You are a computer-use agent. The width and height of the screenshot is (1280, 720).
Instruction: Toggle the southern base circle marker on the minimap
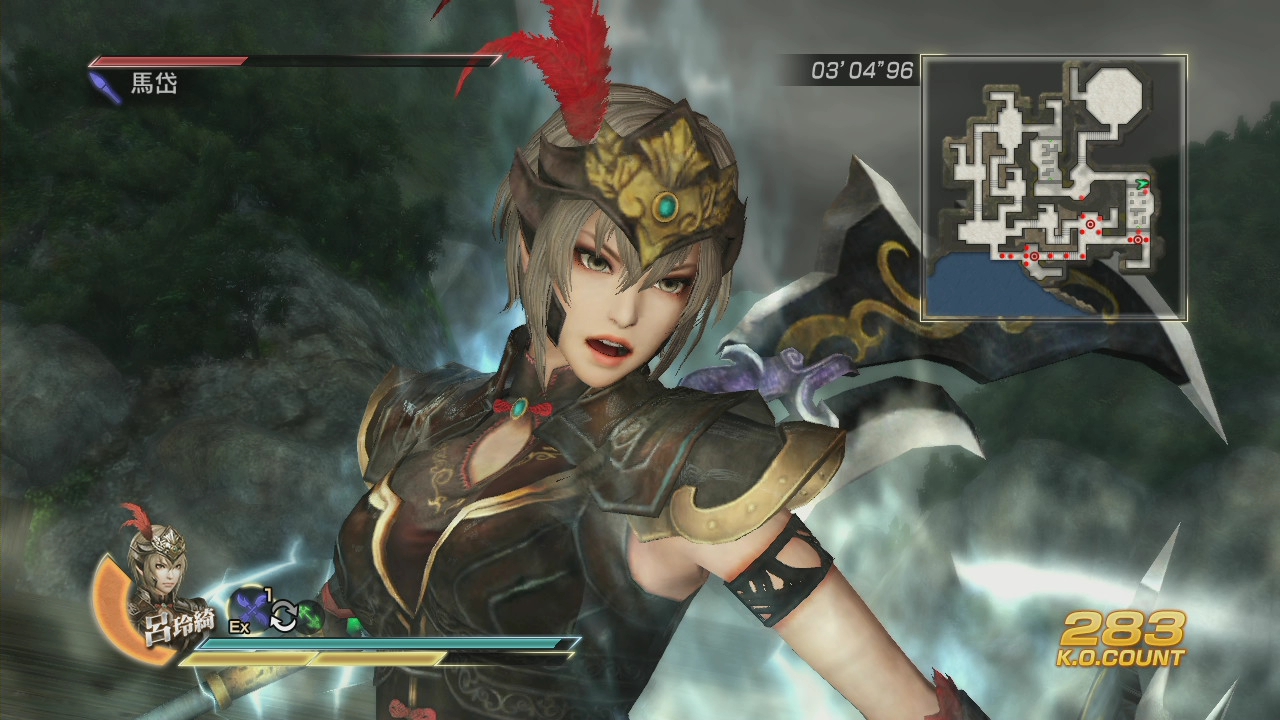tap(1034, 255)
